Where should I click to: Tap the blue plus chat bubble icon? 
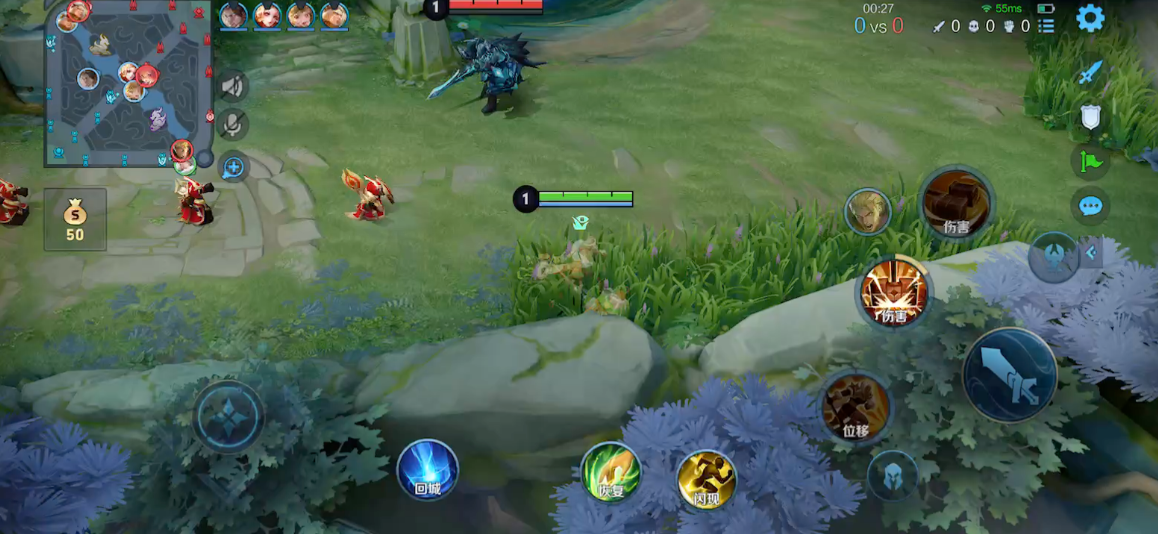point(233,167)
